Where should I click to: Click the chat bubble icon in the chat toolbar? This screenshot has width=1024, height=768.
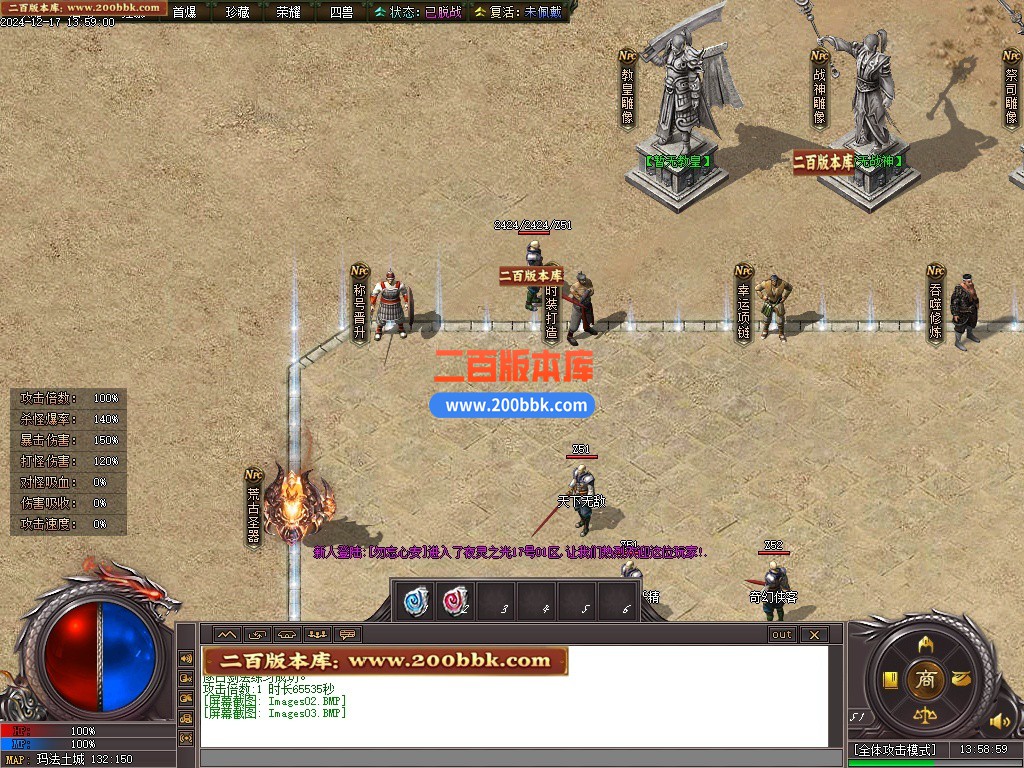tap(347, 634)
